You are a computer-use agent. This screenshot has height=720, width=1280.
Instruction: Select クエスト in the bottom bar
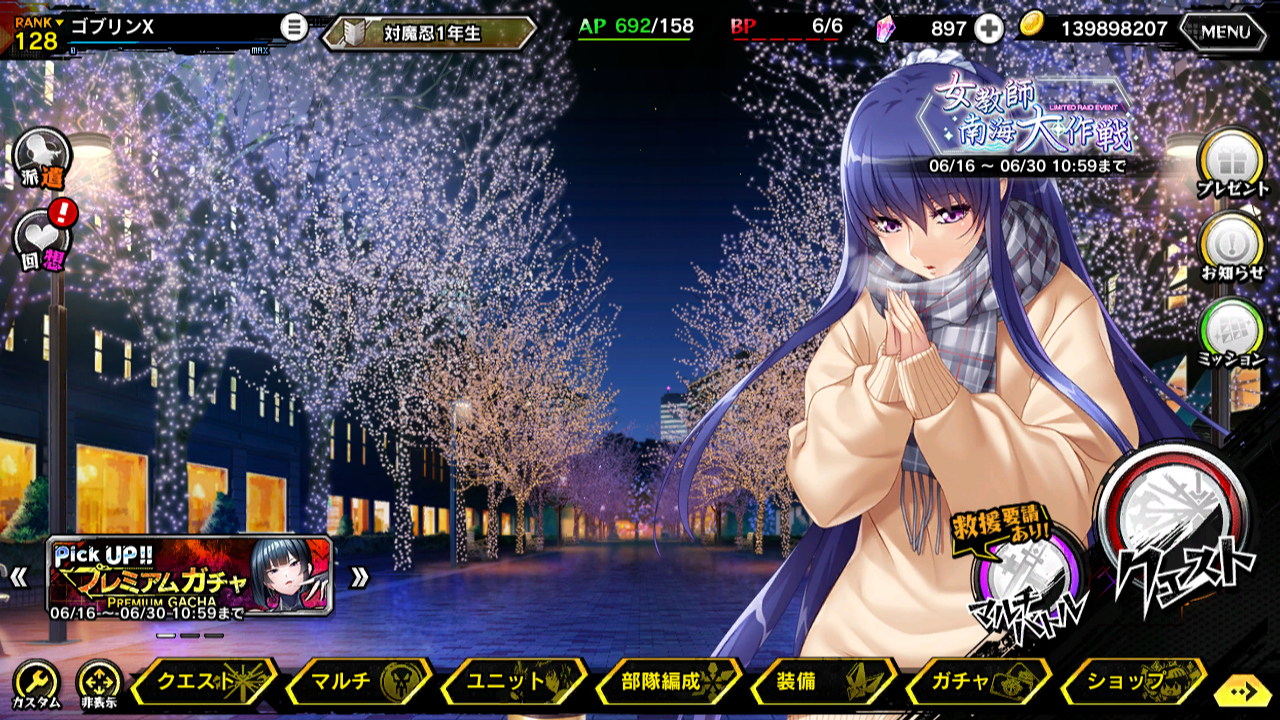(203, 682)
